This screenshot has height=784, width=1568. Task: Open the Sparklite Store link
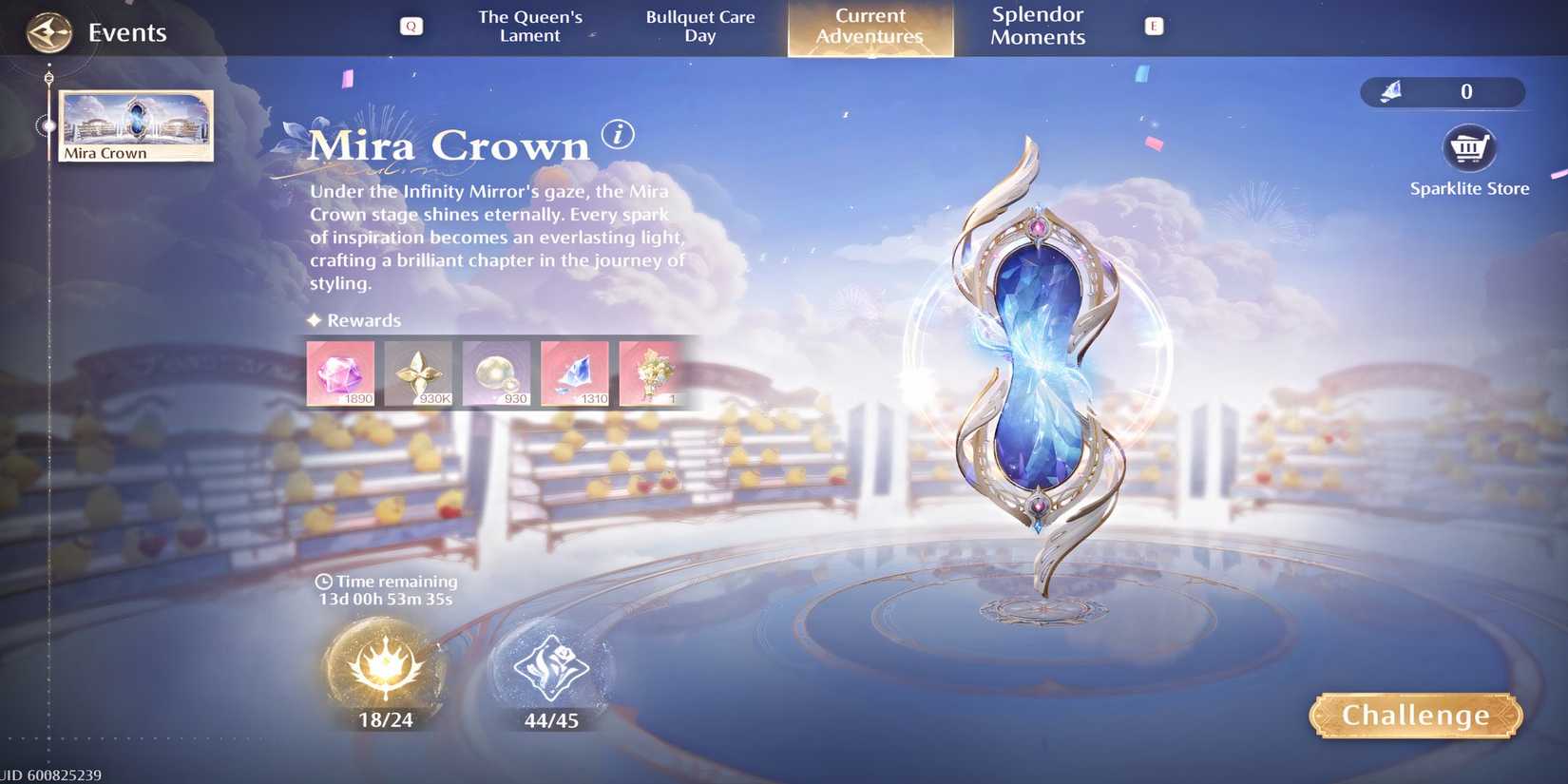point(1469,187)
